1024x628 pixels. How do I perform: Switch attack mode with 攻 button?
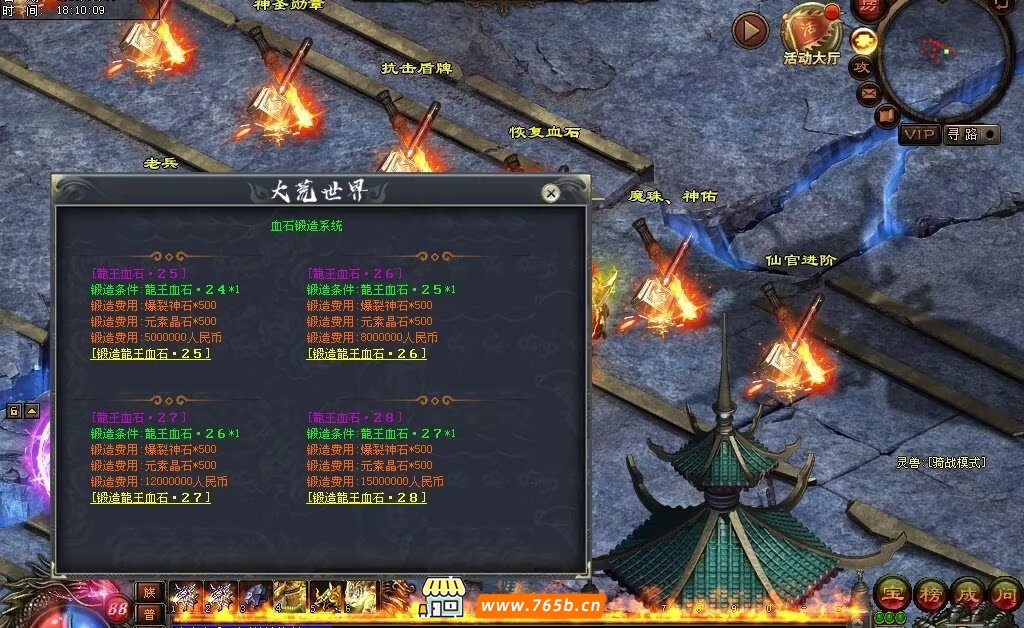(862, 67)
